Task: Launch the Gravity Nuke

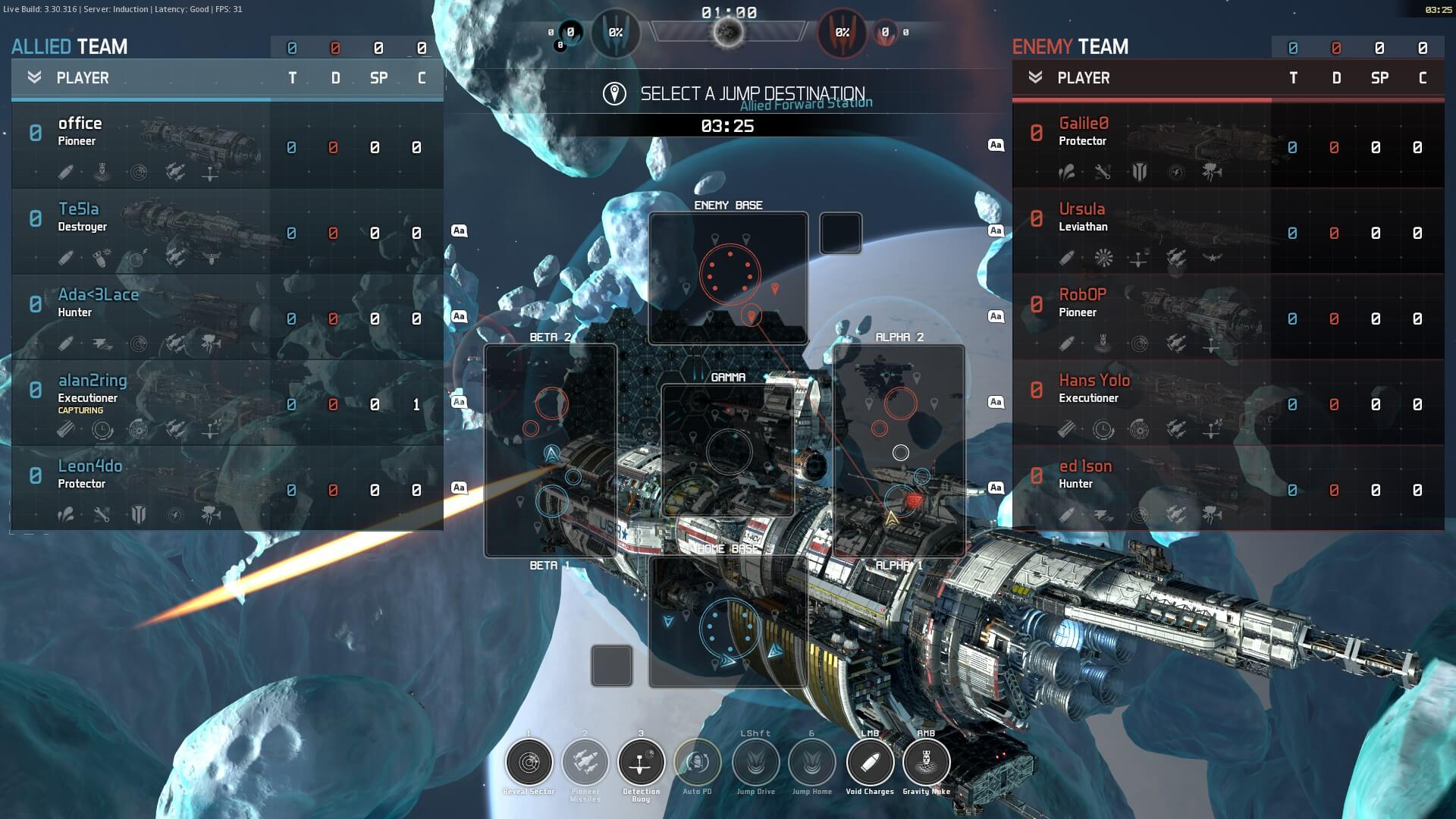Action: (x=926, y=762)
